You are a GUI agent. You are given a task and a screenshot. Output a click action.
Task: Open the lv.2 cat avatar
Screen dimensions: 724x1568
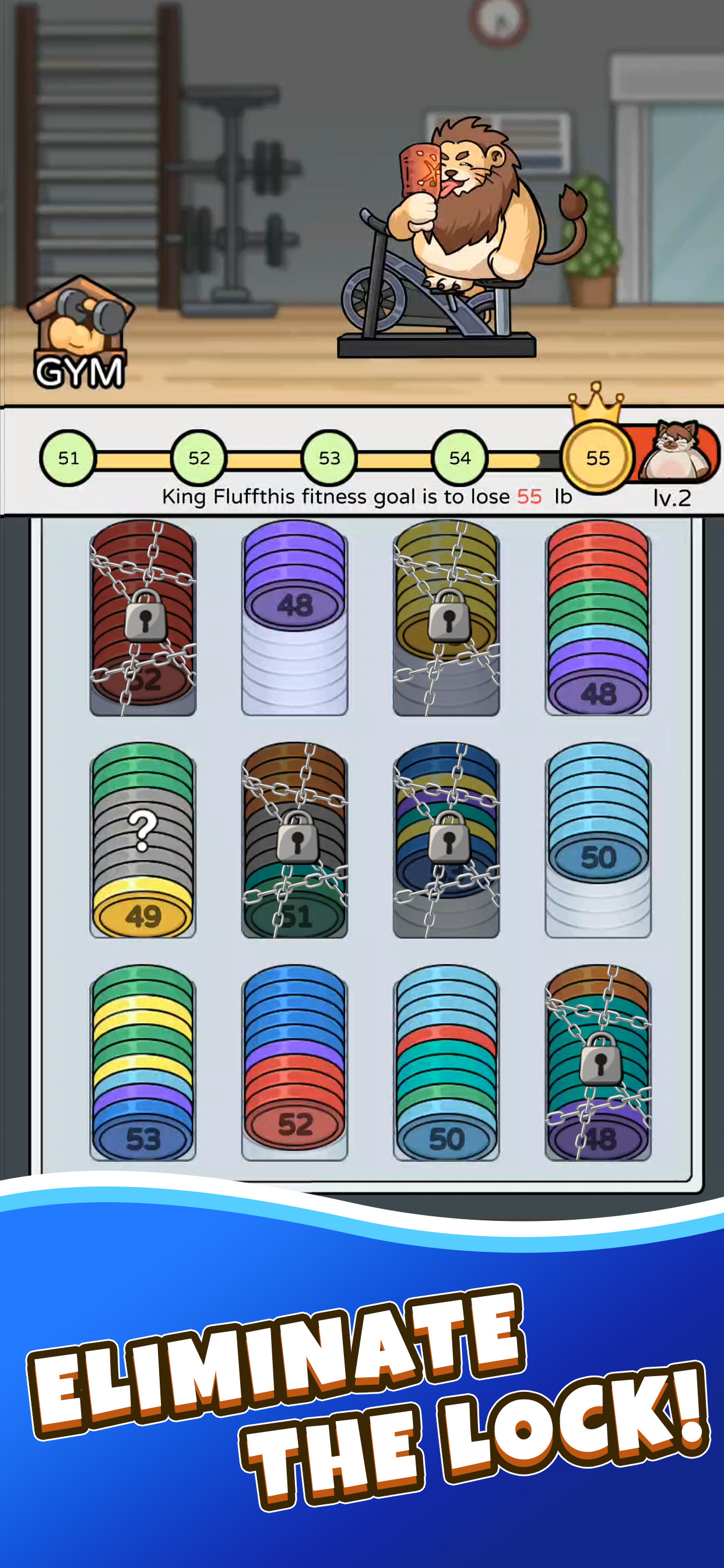(677, 451)
